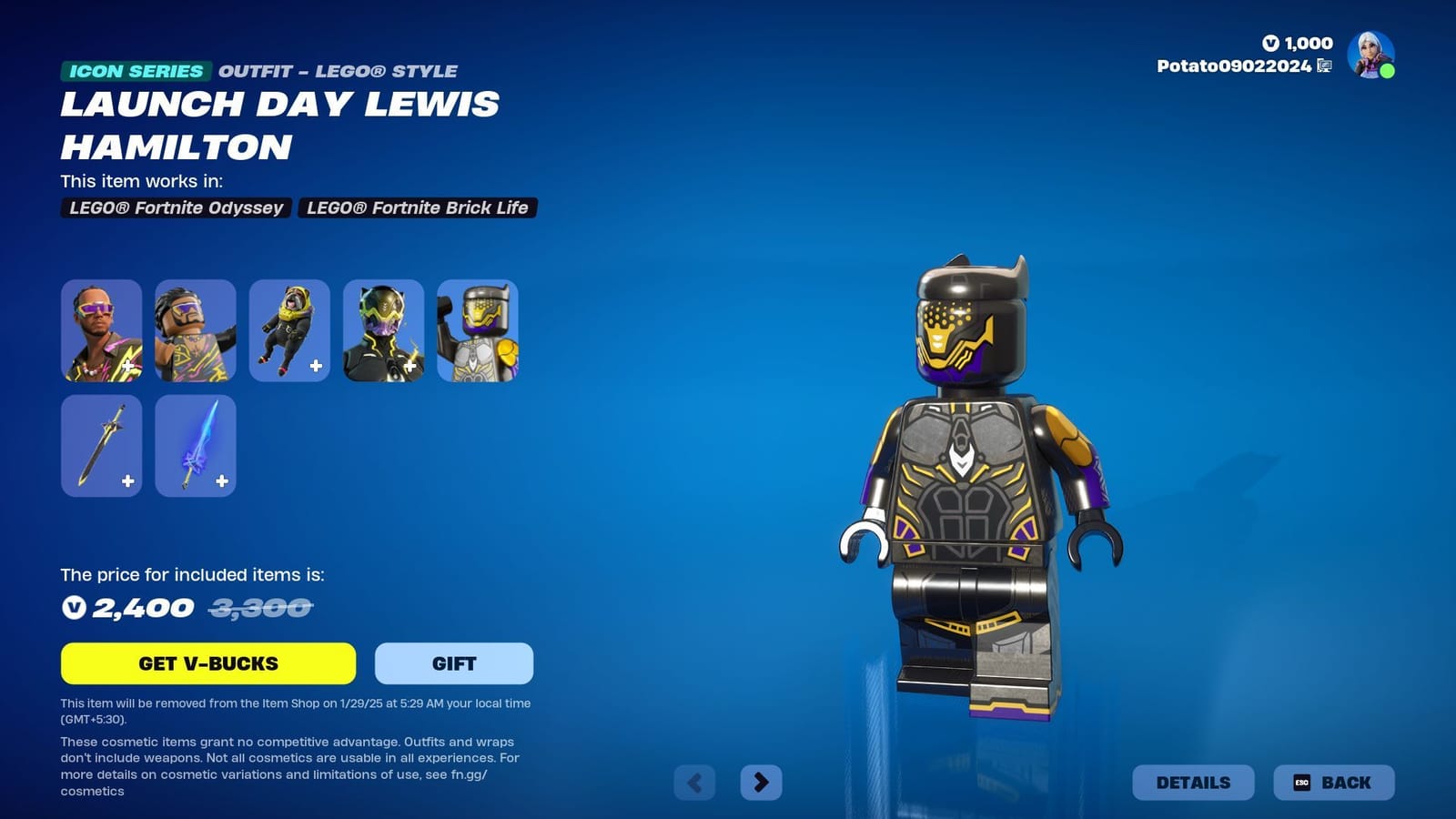The width and height of the screenshot is (1456, 819).
Task: Open the DETAILS panel
Action: pyautogui.click(x=1193, y=782)
